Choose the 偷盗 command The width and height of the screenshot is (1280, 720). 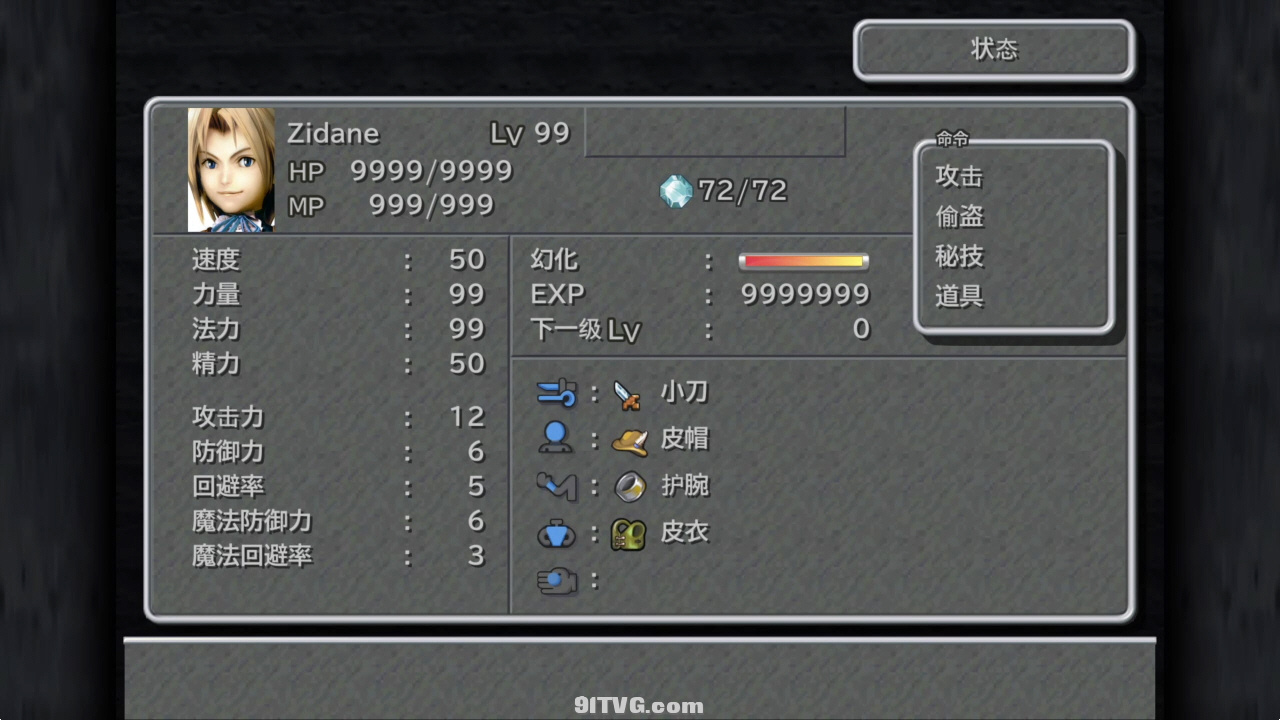coord(959,217)
